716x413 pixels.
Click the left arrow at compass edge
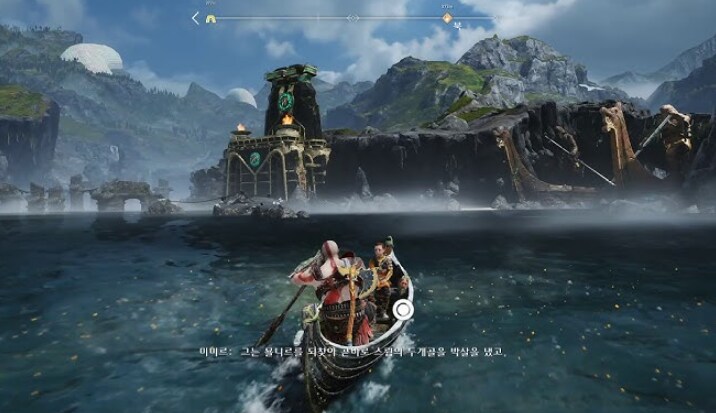[x=196, y=17]
